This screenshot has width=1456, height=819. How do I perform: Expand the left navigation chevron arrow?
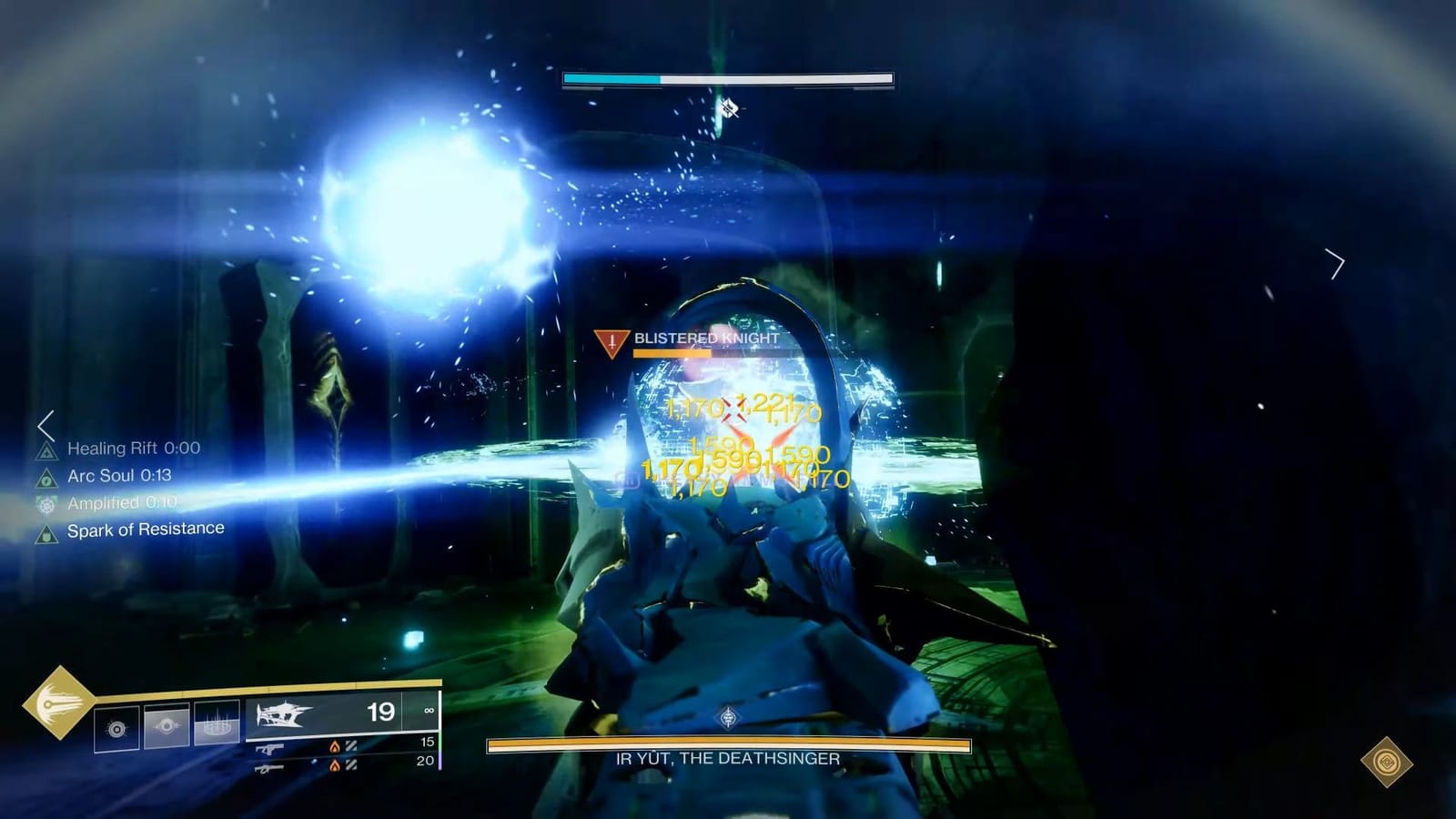[45, 423]
